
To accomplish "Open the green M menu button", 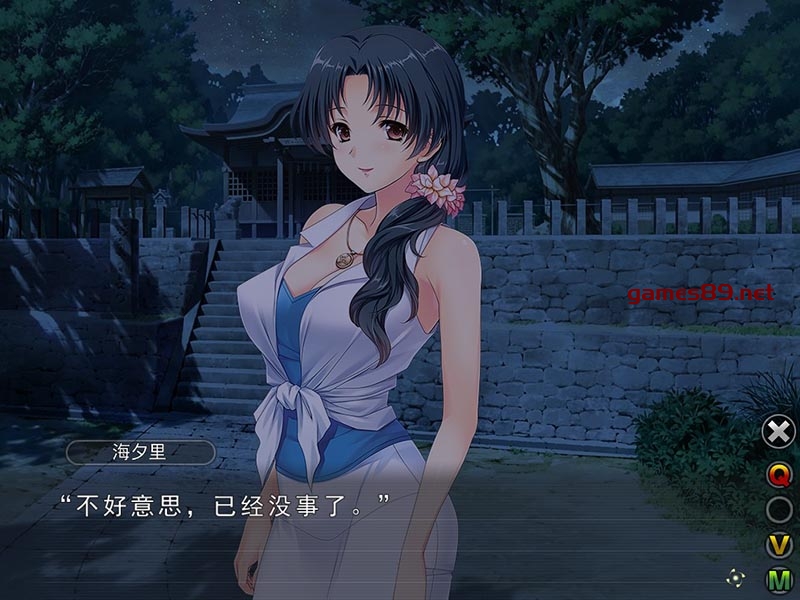I will tap(779, 580).
